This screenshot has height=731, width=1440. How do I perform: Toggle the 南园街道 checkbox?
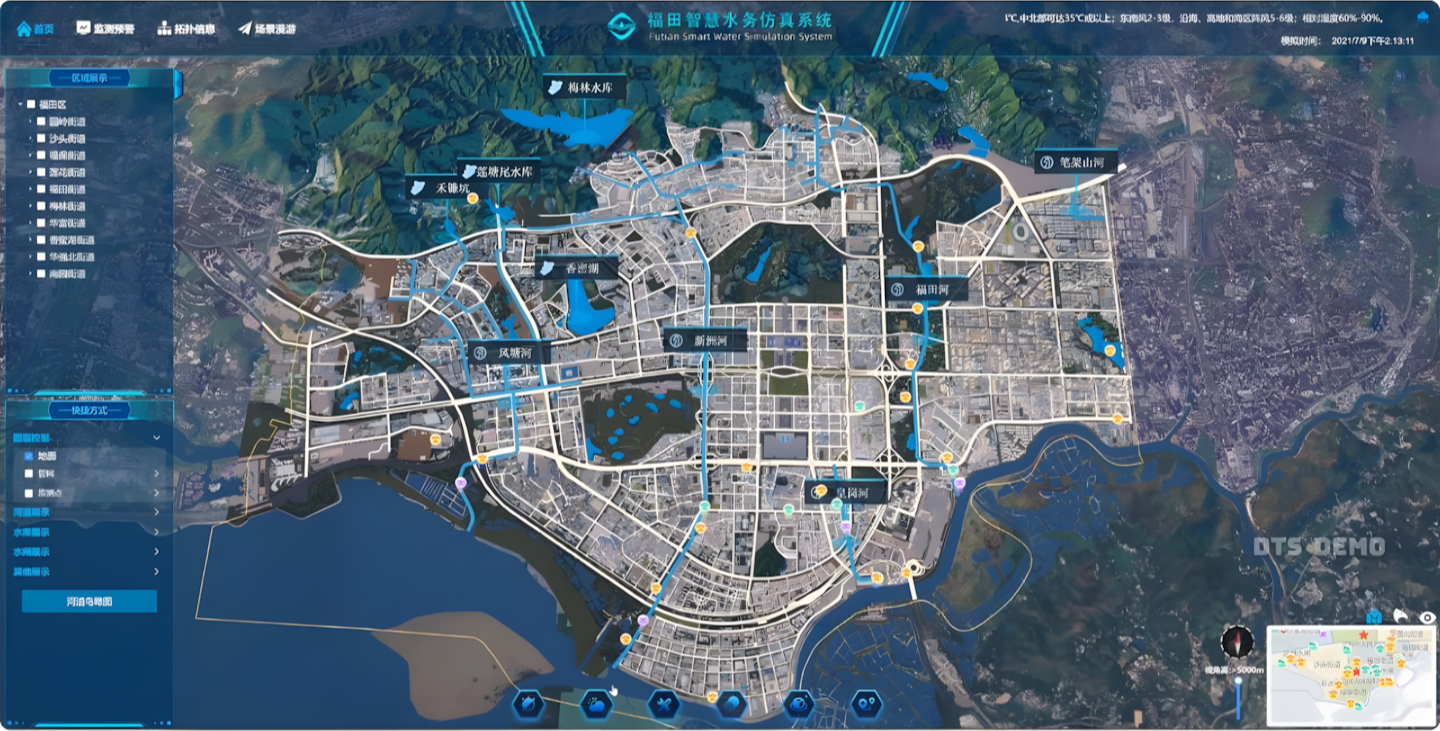coord(41,273)
